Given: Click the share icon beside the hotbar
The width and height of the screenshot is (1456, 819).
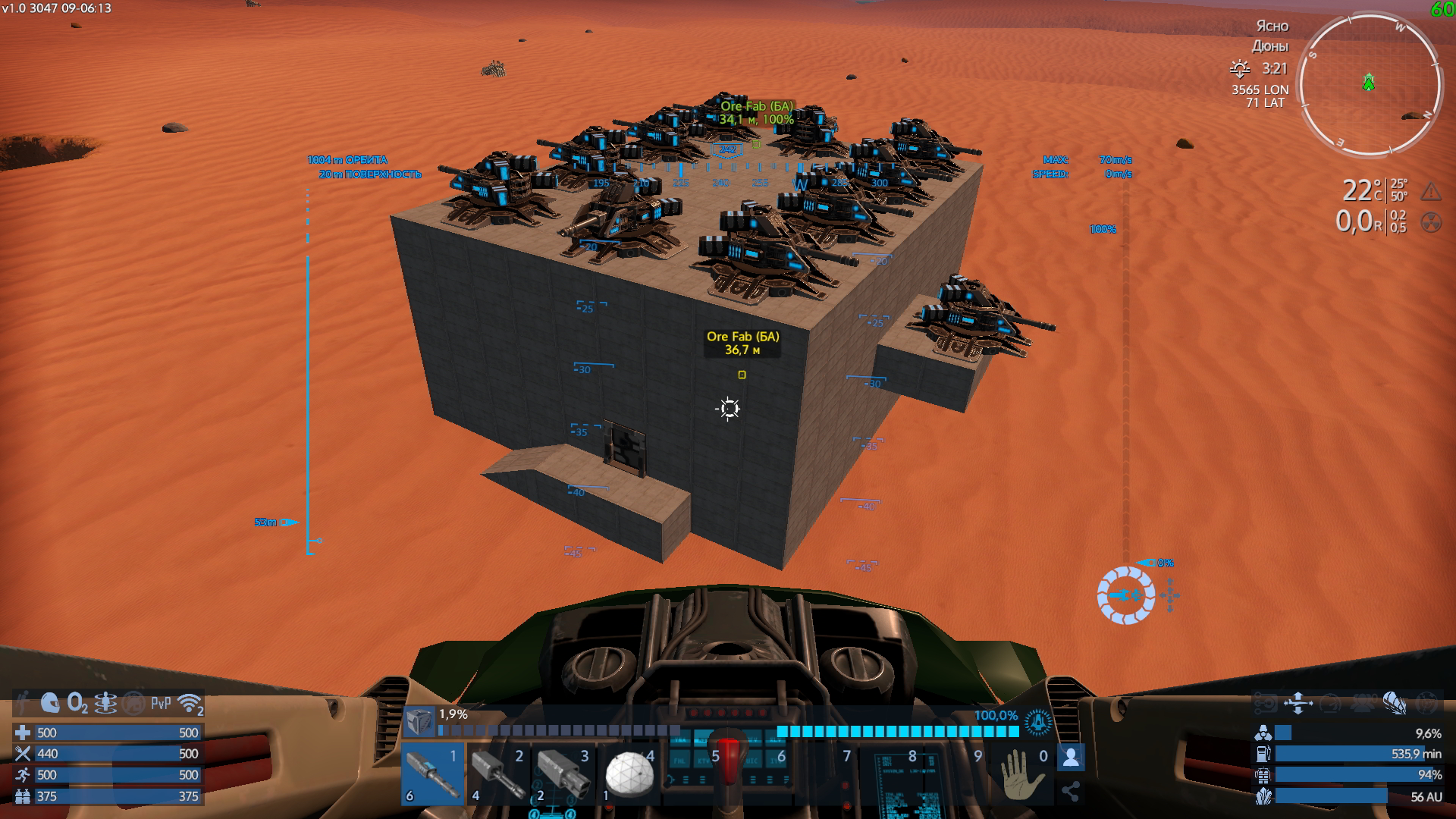Looking at the screenshot, I should click(x=1071, y=792).
